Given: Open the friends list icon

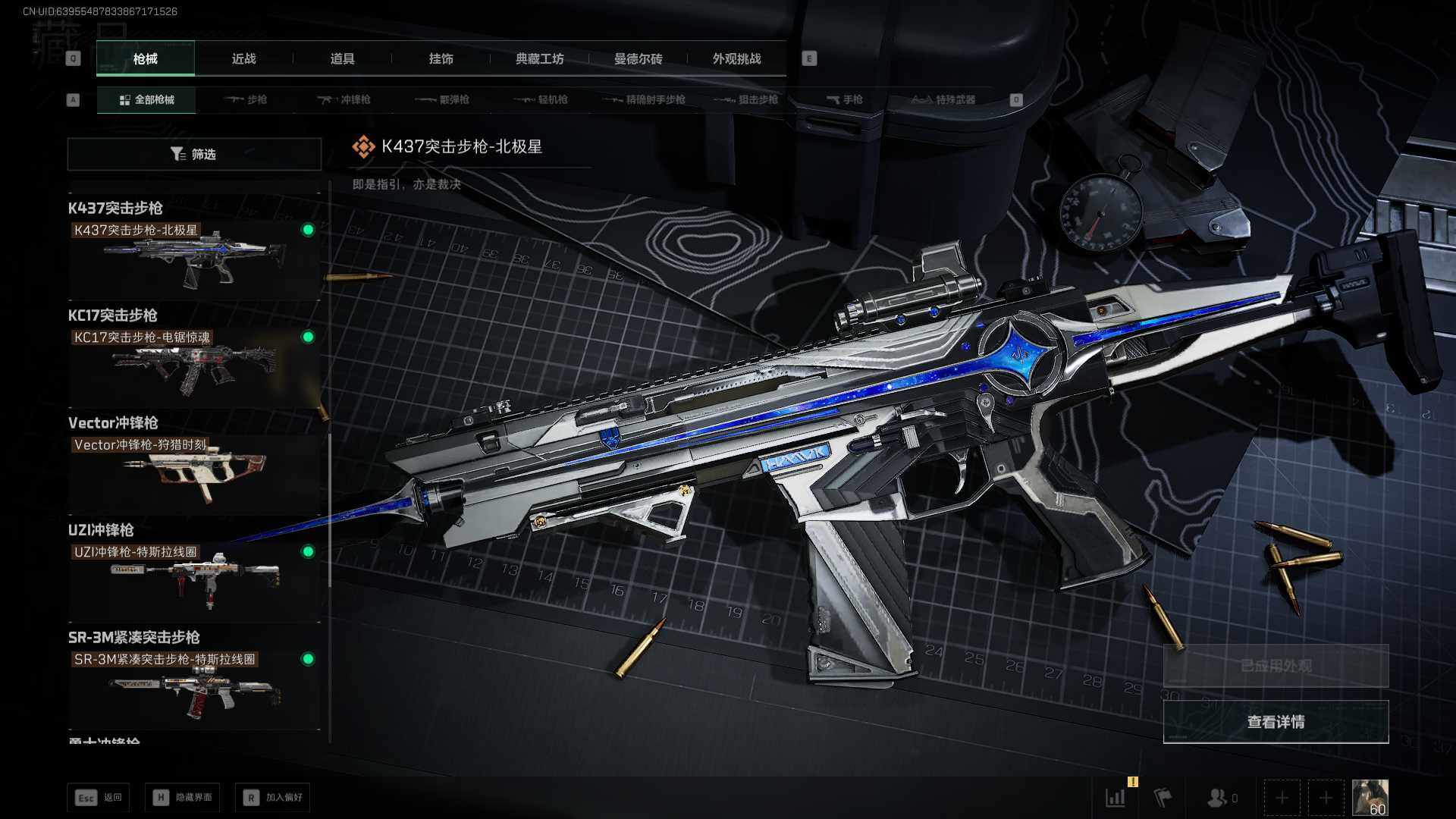Looking at the screenshot, I should [x=1220, y=798].
